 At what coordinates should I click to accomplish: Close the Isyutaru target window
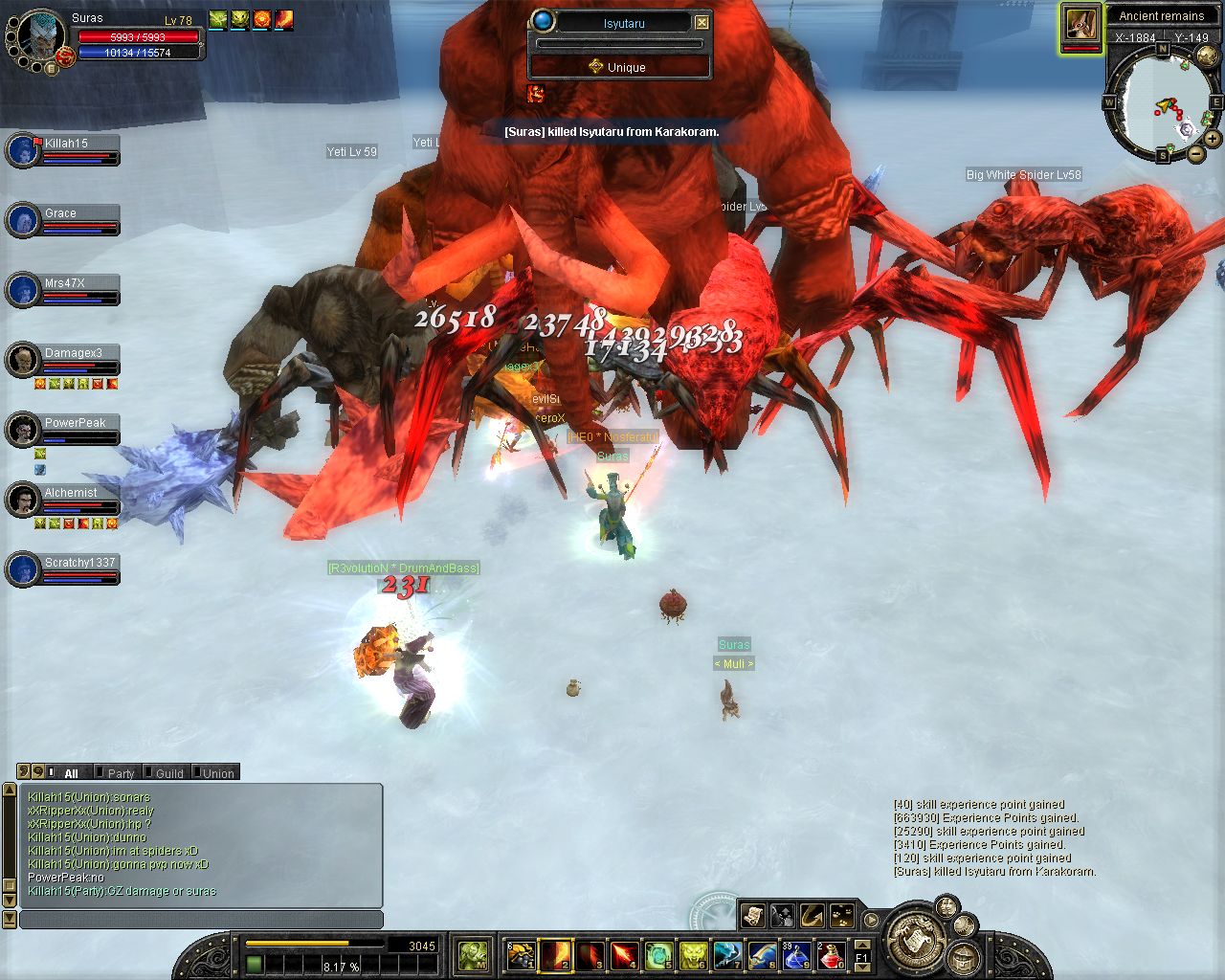pyautogui.click(x=702, y=22)
